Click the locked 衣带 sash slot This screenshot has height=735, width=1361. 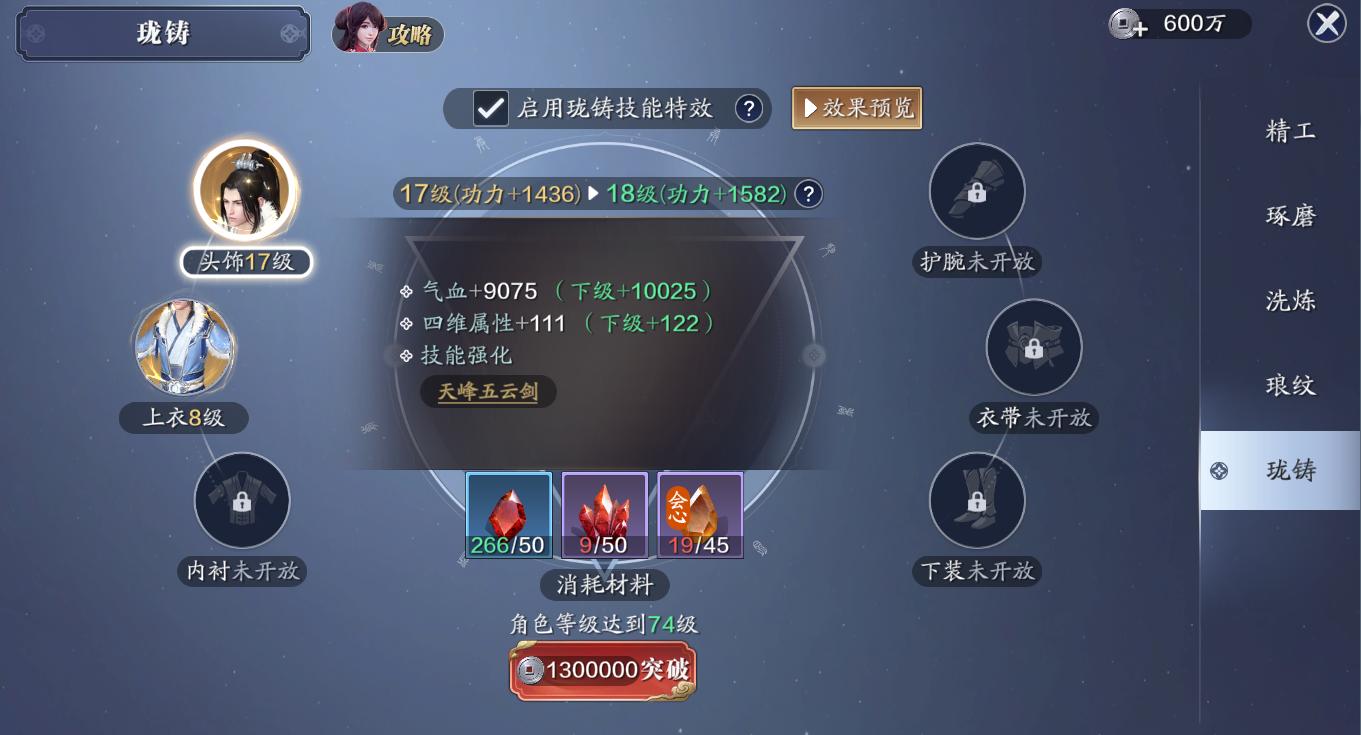click(x=1034, y=347)
